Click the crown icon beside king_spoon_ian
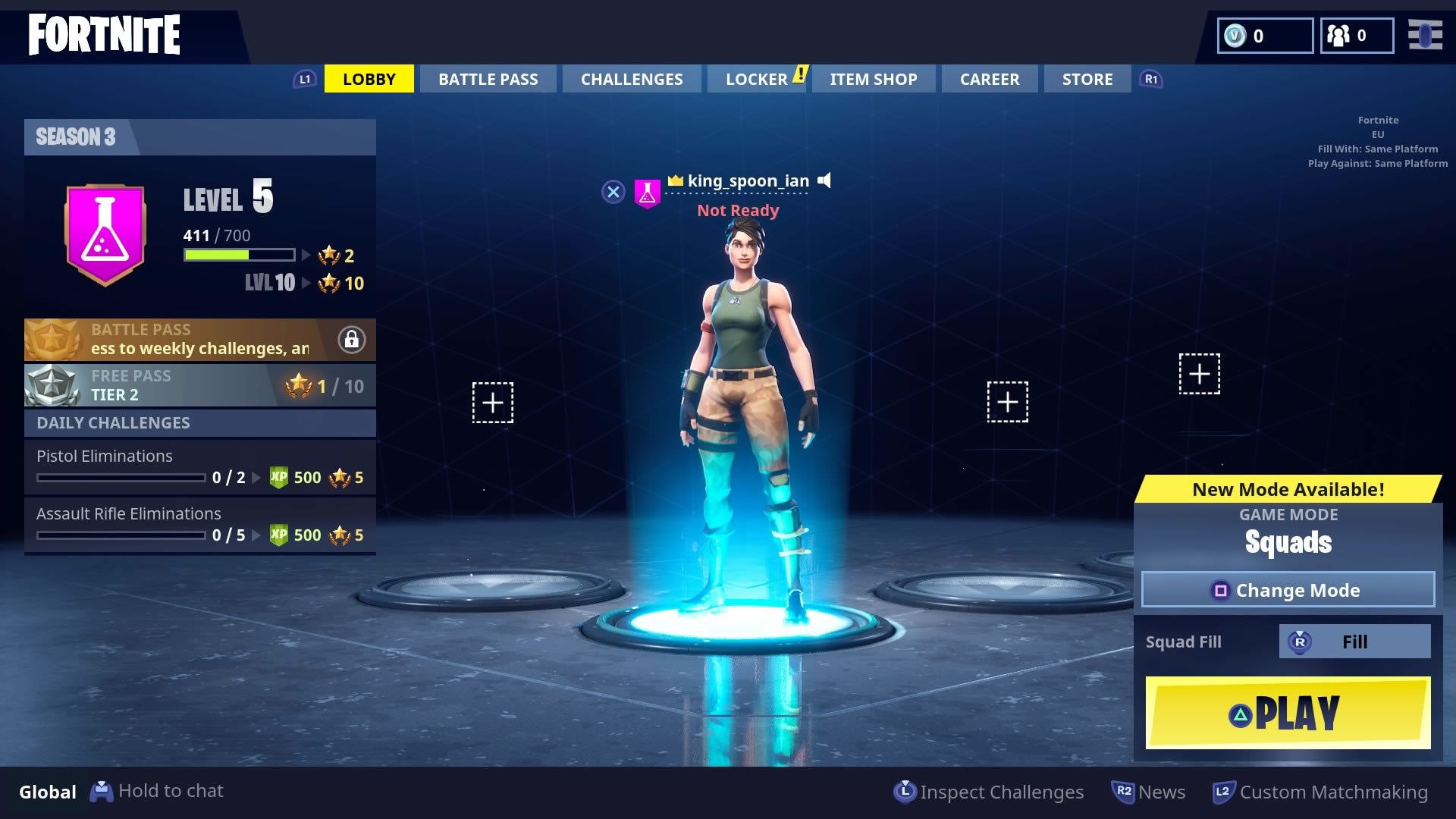Screen dimensions: 1456x819 (675, 180)
